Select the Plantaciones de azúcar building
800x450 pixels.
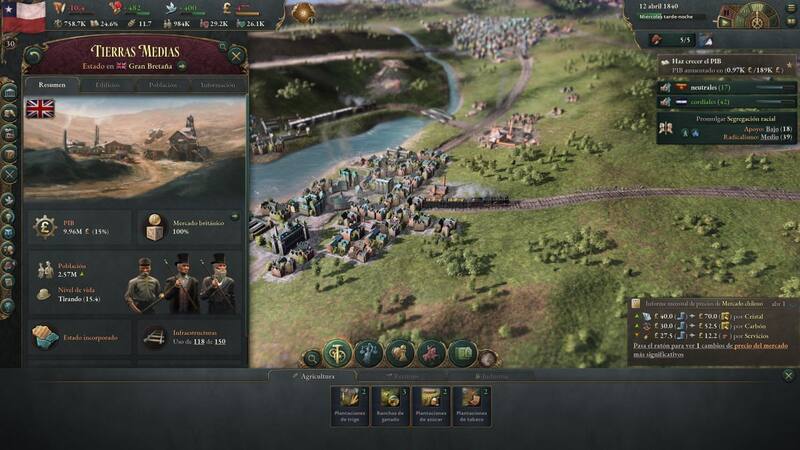(431, 407)
